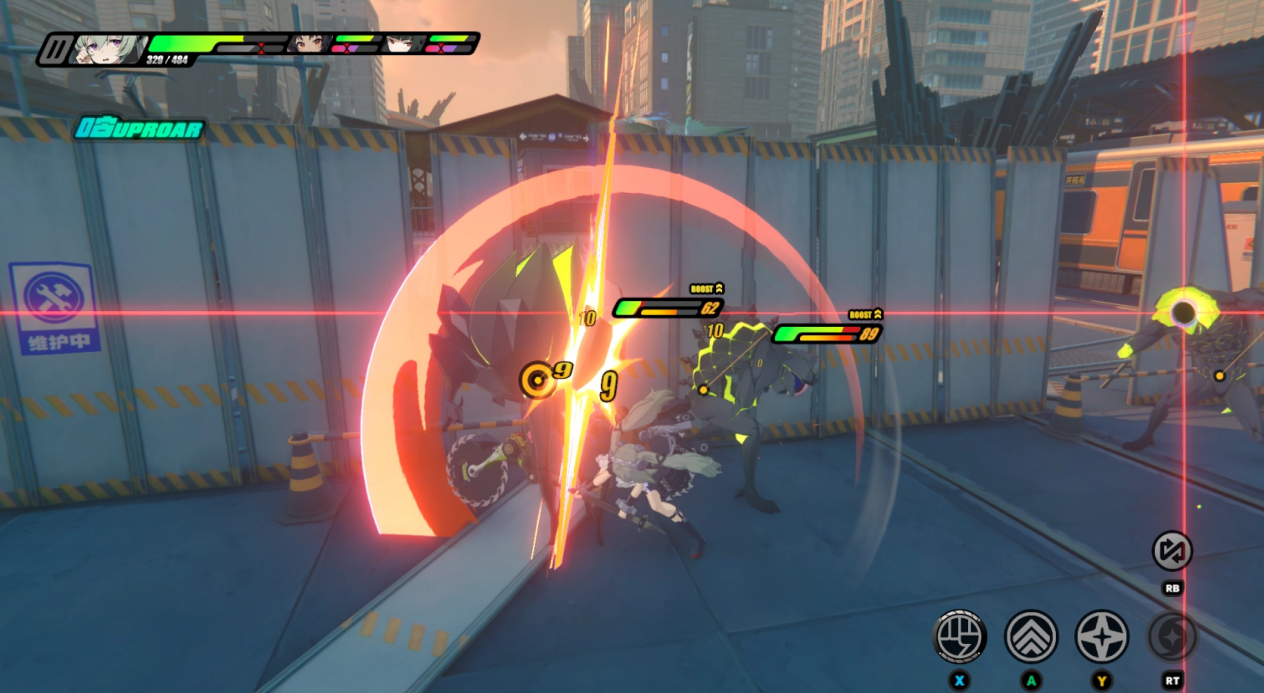1264x693 pixels.
Task: Tap the swap-arrows character switch icon
Action: tap(1172, 551)
